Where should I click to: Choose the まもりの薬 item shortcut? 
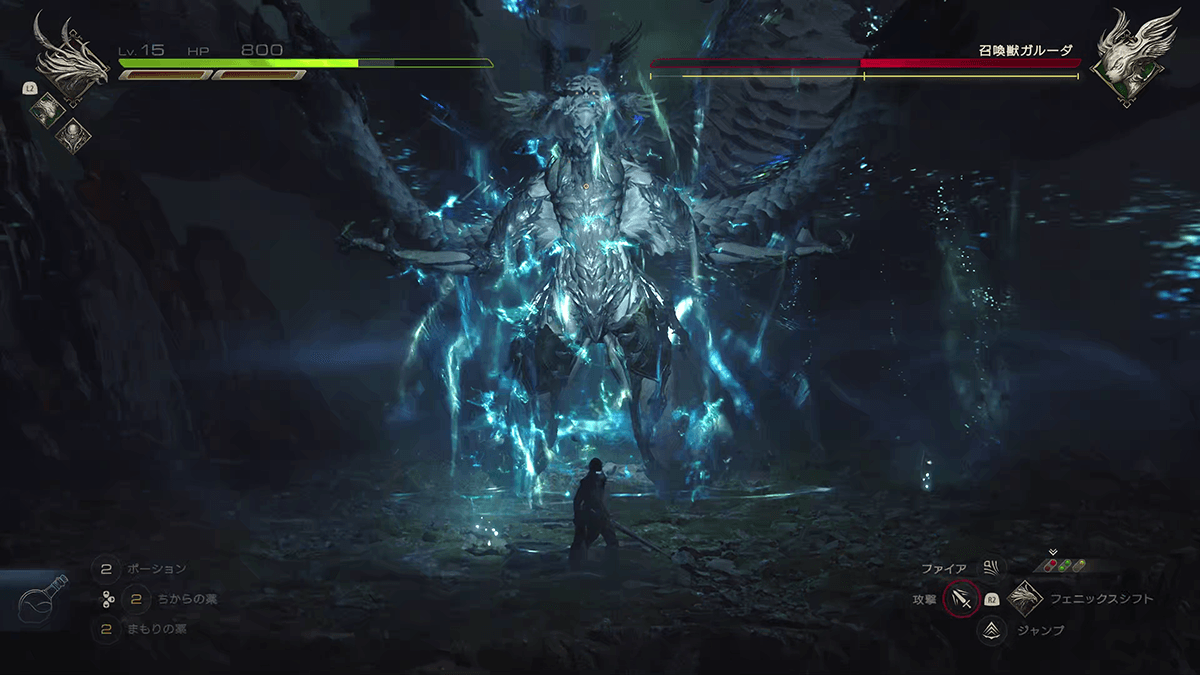[x=107, y=630]
